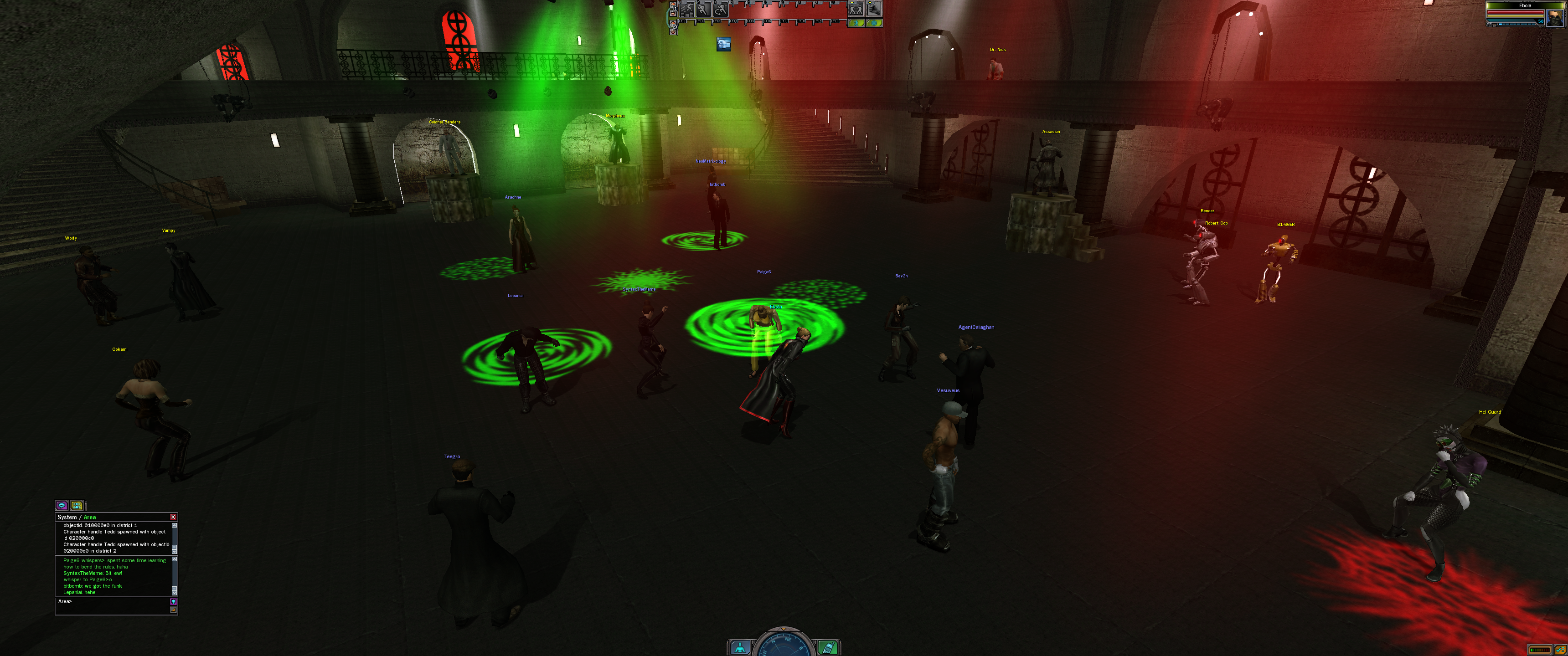Select the clenched fist icon on the hotbar
The height and width of the screenshot is (656, 1568).
(873, 9)
